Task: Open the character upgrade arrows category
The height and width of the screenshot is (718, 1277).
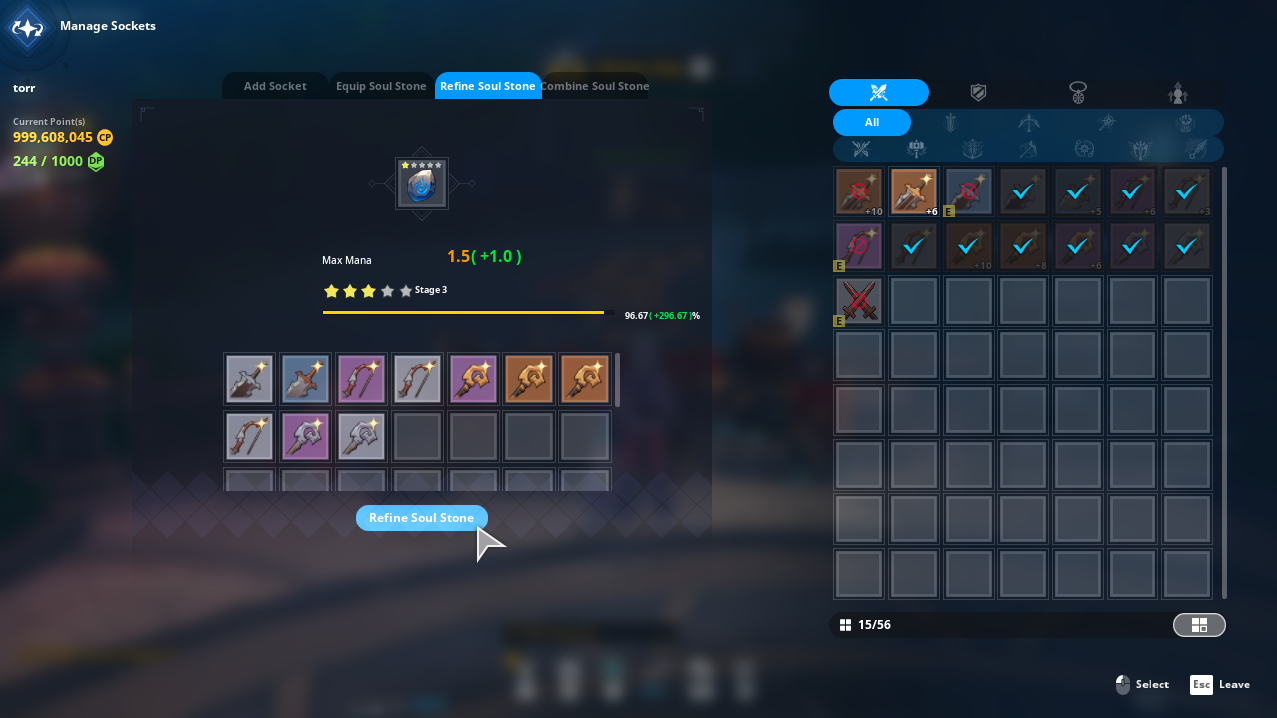Action: tap(1178, 93)
